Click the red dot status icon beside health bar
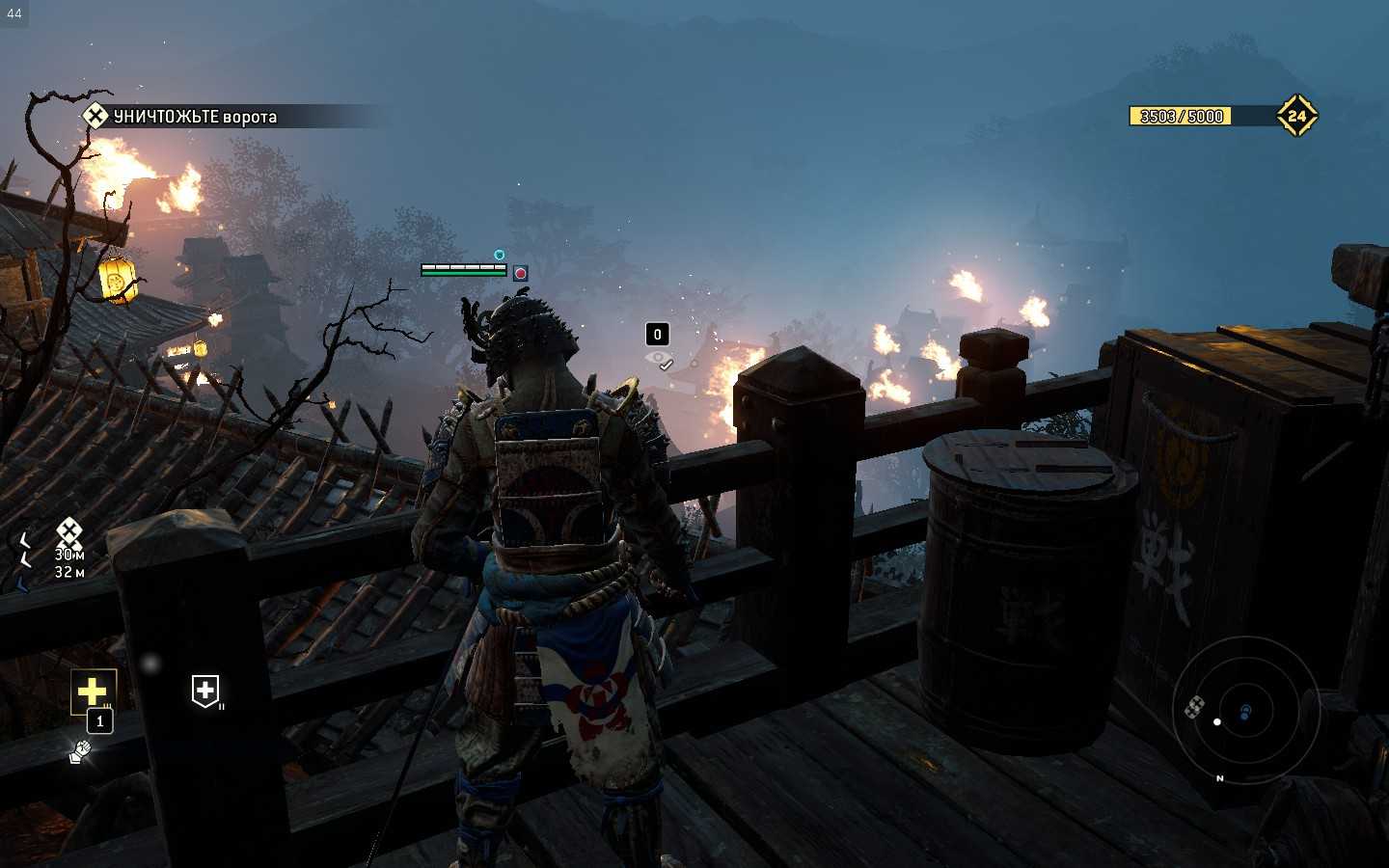The width and height of the screenshot is (1389, 868). (521, 274)
